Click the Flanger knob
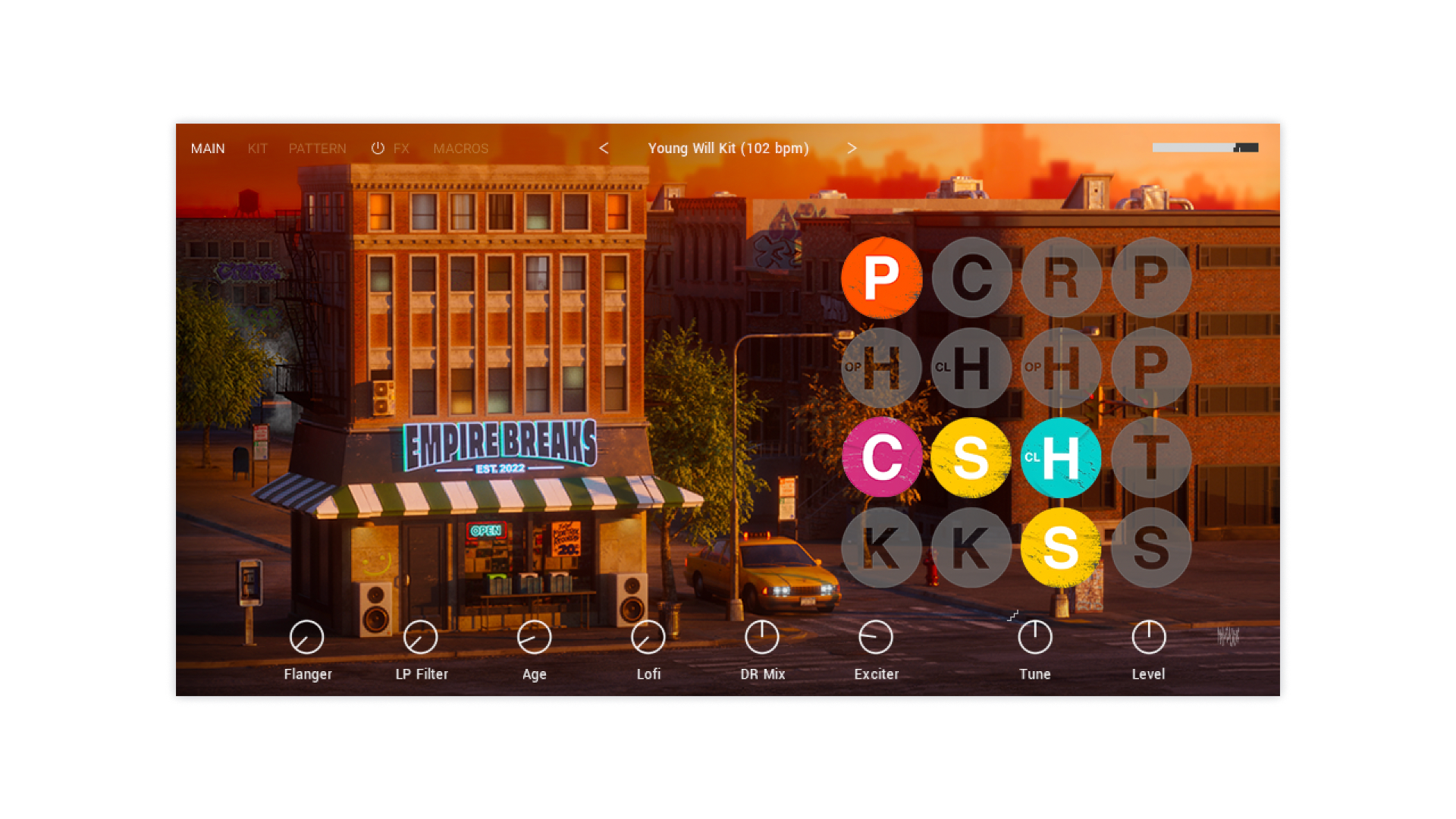Image resolution: width=1456 pixels, height=819 pixels. tap(307, 638)
